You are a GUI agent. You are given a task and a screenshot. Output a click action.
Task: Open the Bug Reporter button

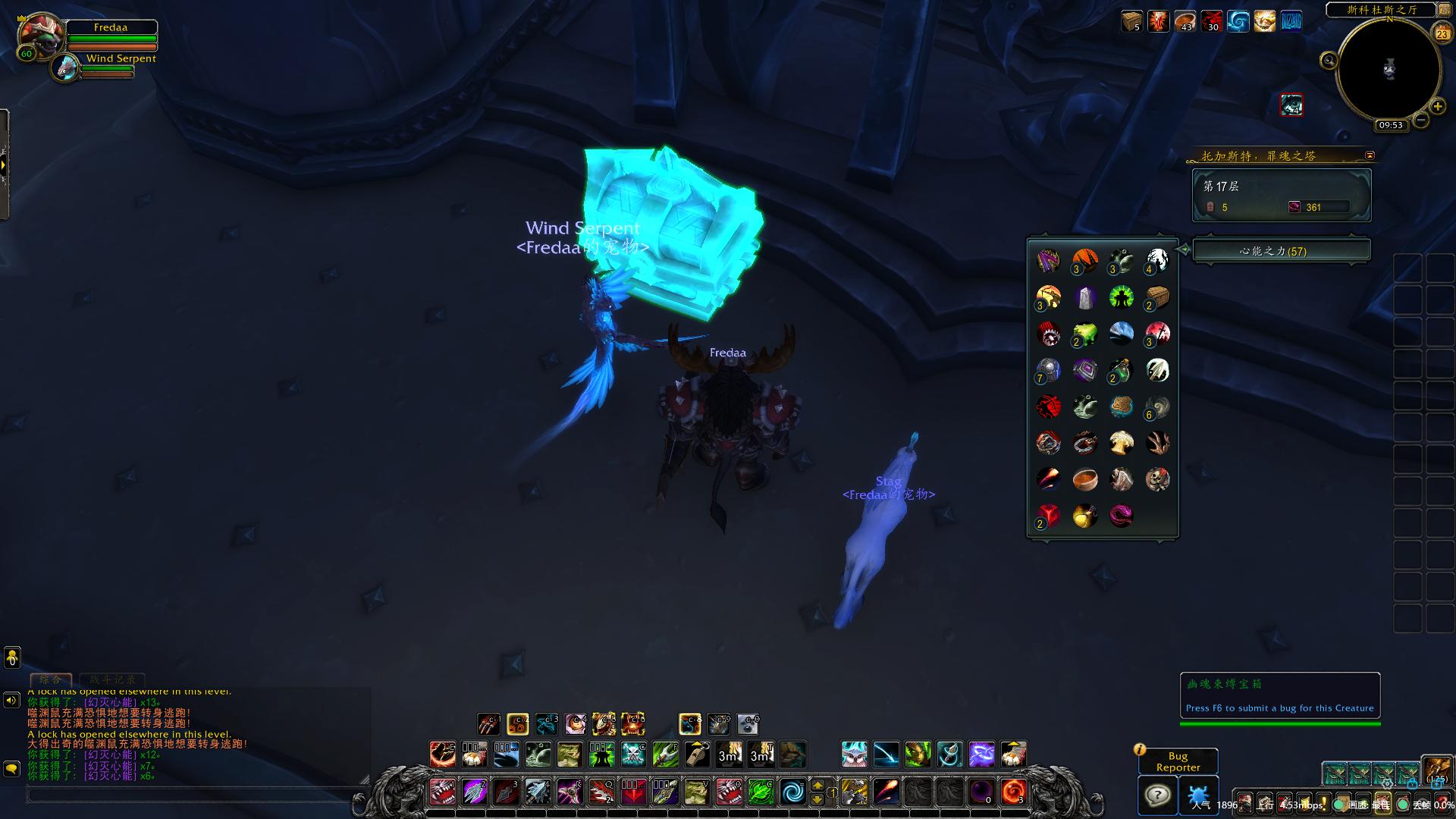point(1178,761)
